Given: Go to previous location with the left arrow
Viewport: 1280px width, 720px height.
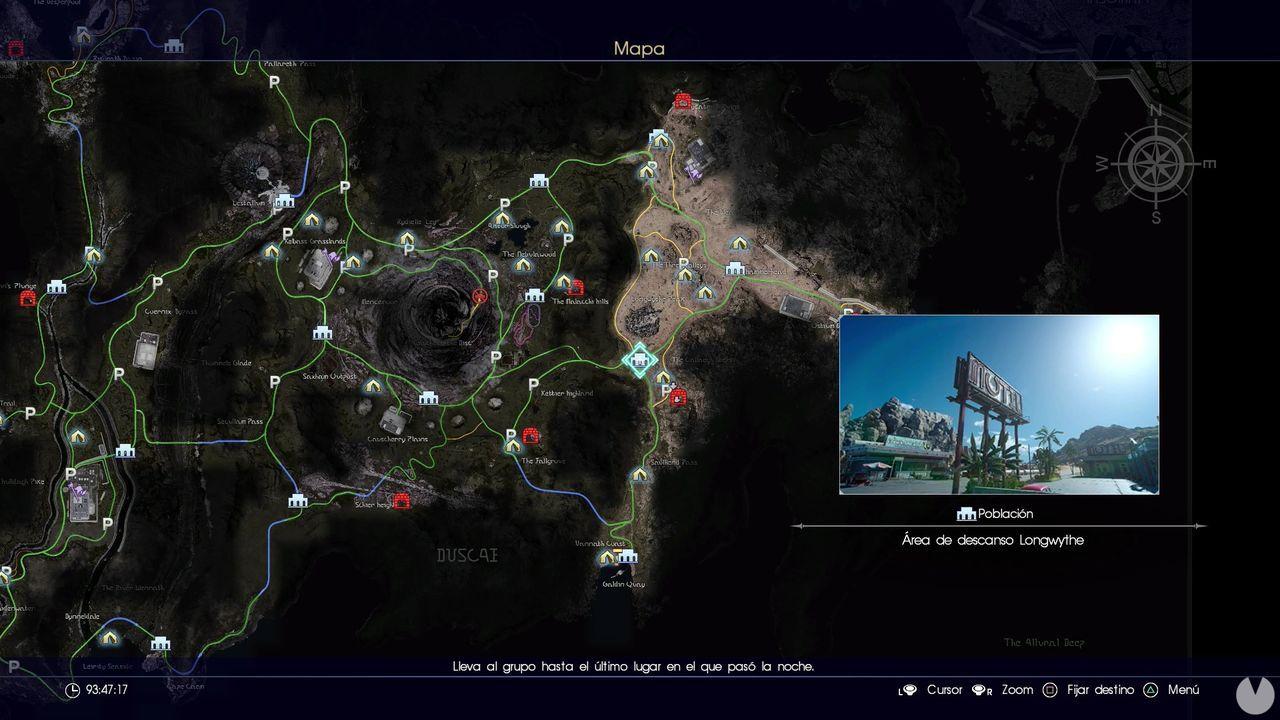Looking at the screenshot, I should click(x=795, y=525).
